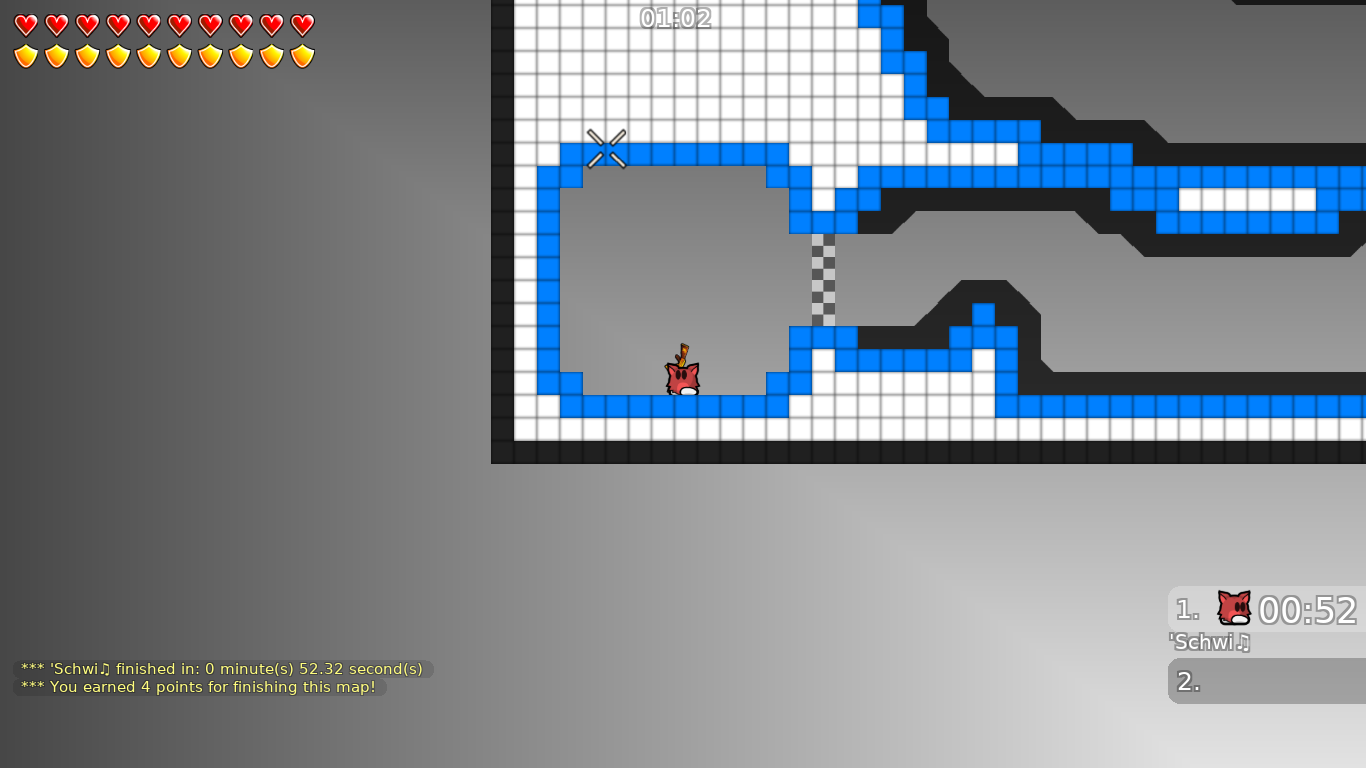Click the 'Schwi finished message in chat
Viewport: 1366px width, 768px height.
(220, 669)
